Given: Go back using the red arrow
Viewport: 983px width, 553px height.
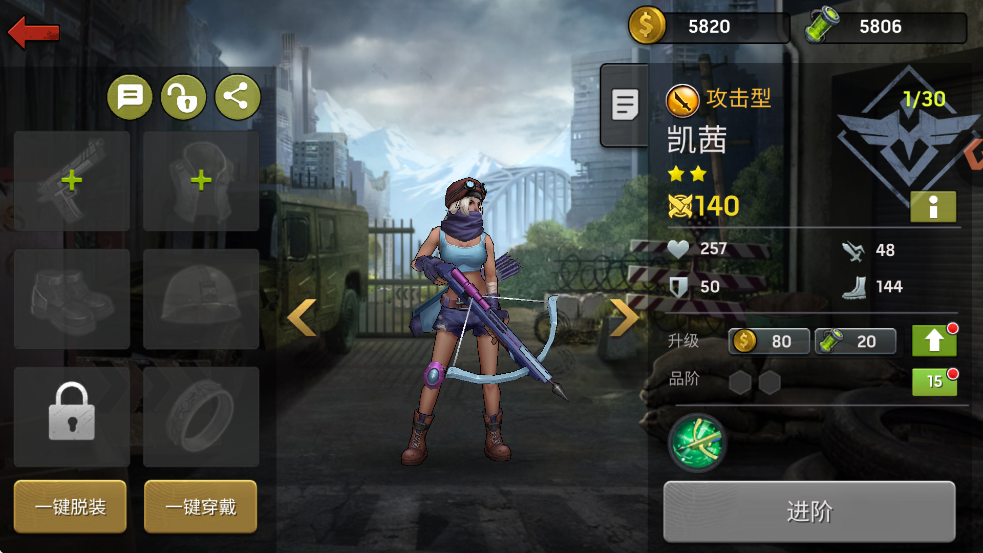Looking at the screenshot, I should pos(34,33).
